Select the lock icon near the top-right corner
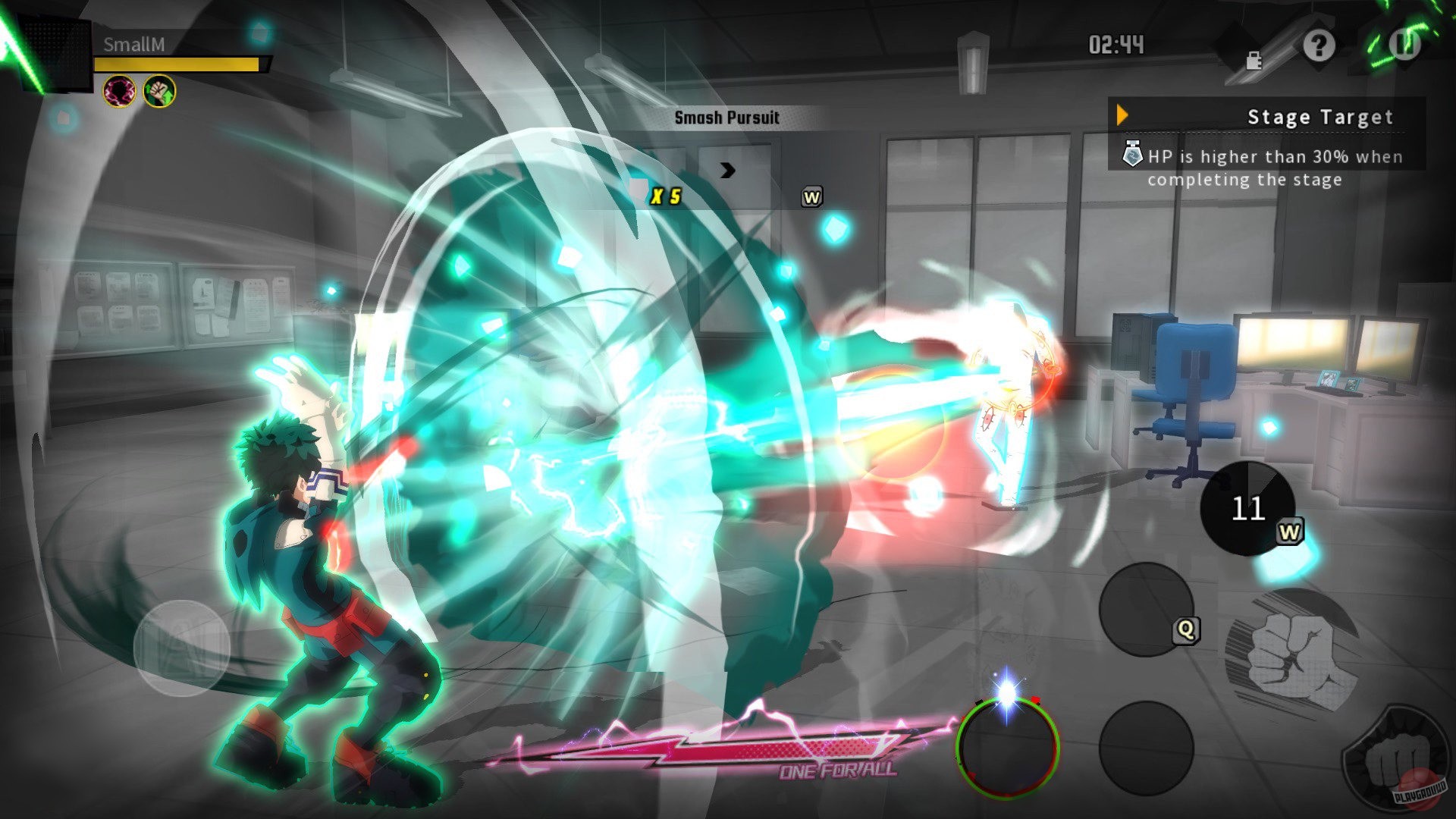1456x819 pixels. pyautogui.click(x=1253, y=60)
